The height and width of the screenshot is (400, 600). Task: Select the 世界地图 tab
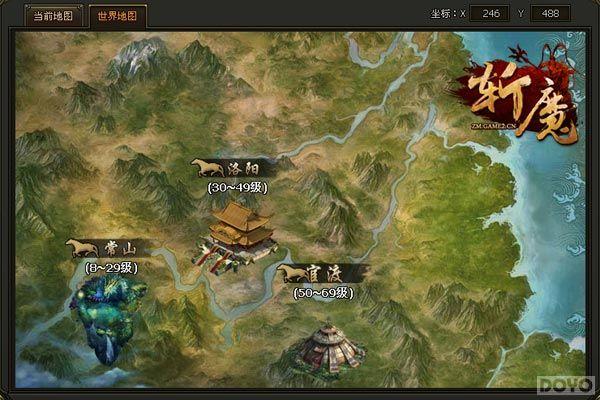pyautogui.click(x=118, y=17)
